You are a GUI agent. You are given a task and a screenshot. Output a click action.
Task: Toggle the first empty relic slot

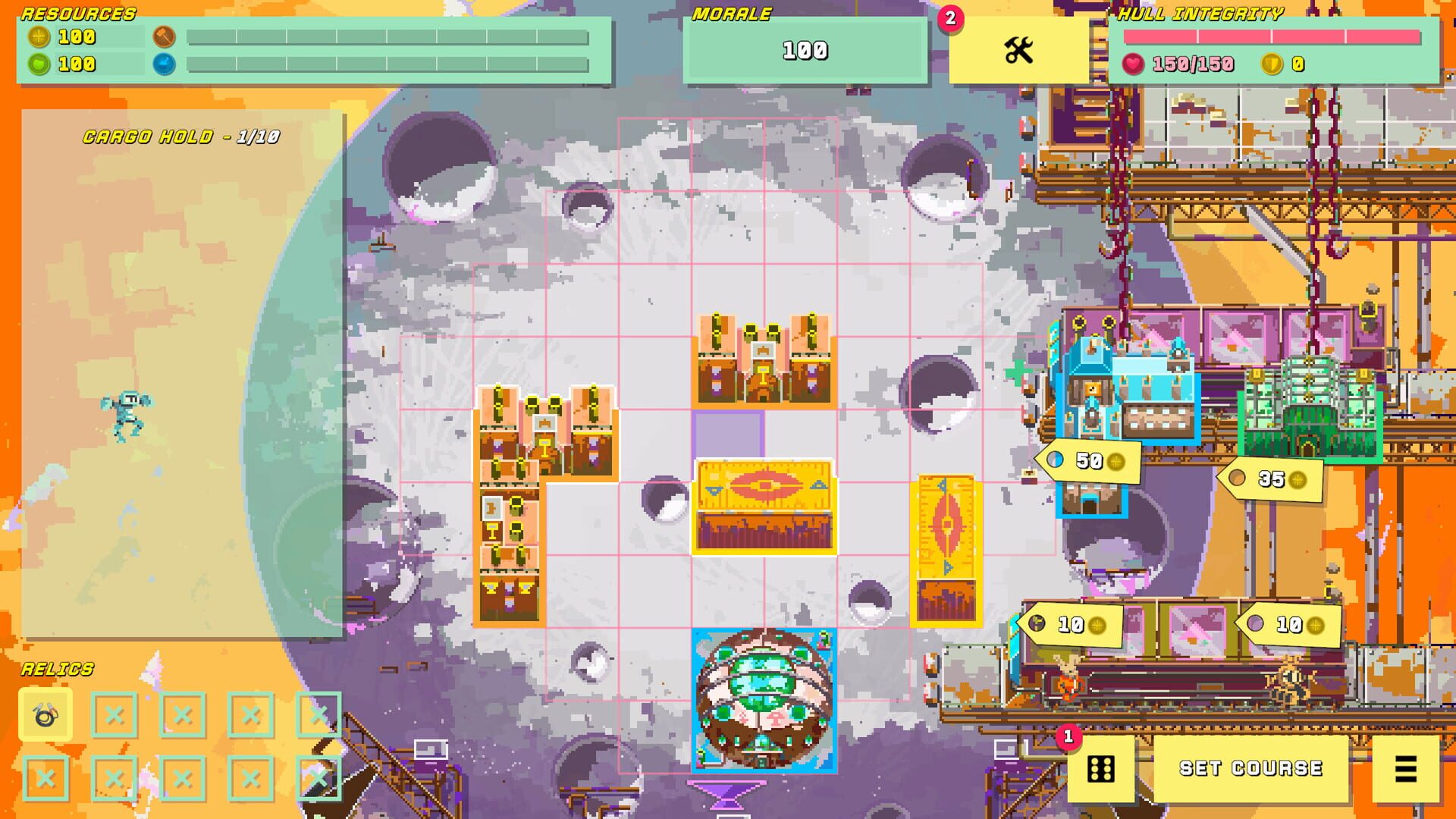(x=114, y=715)
